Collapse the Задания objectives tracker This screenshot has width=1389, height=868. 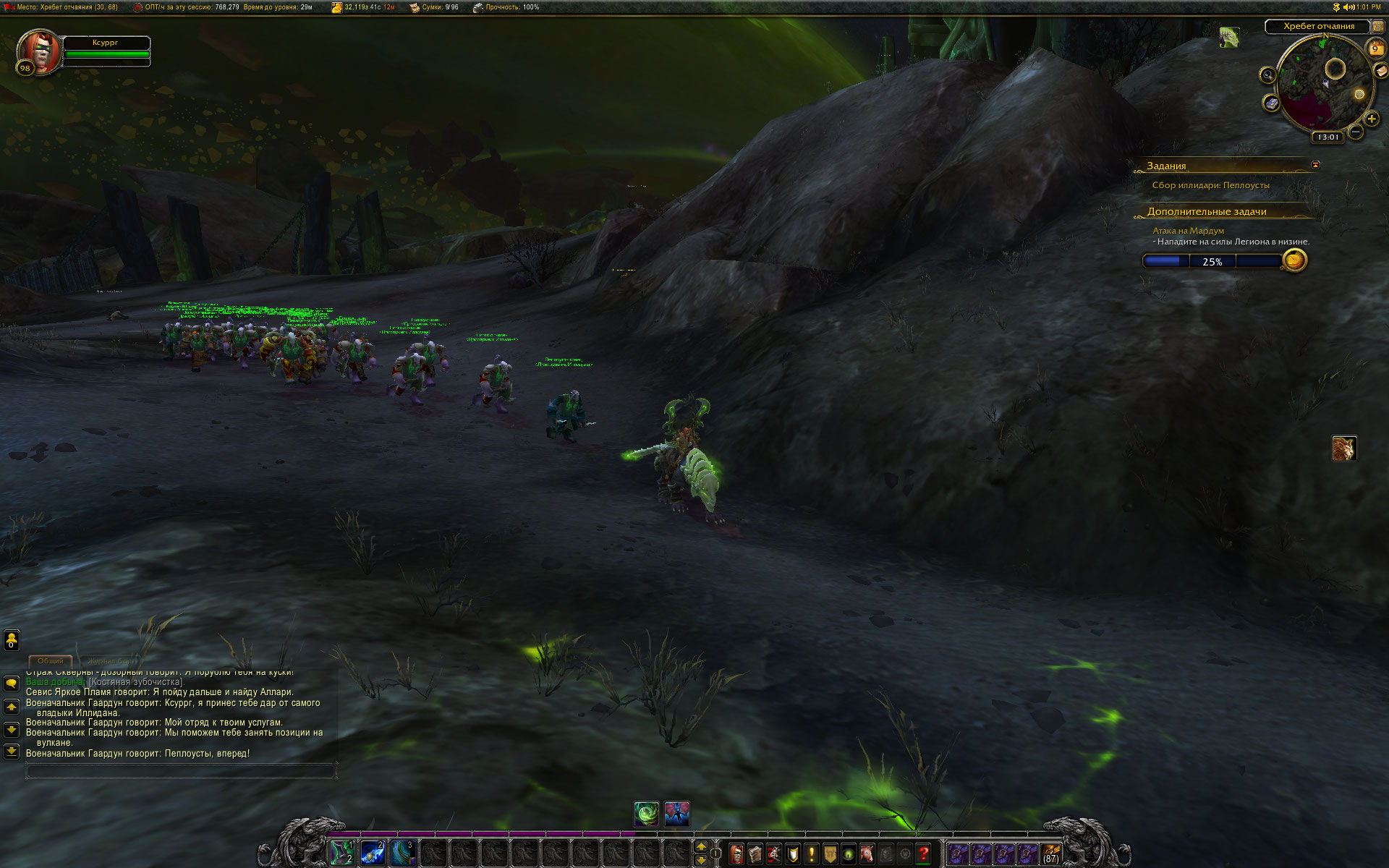click(1315, 166)
